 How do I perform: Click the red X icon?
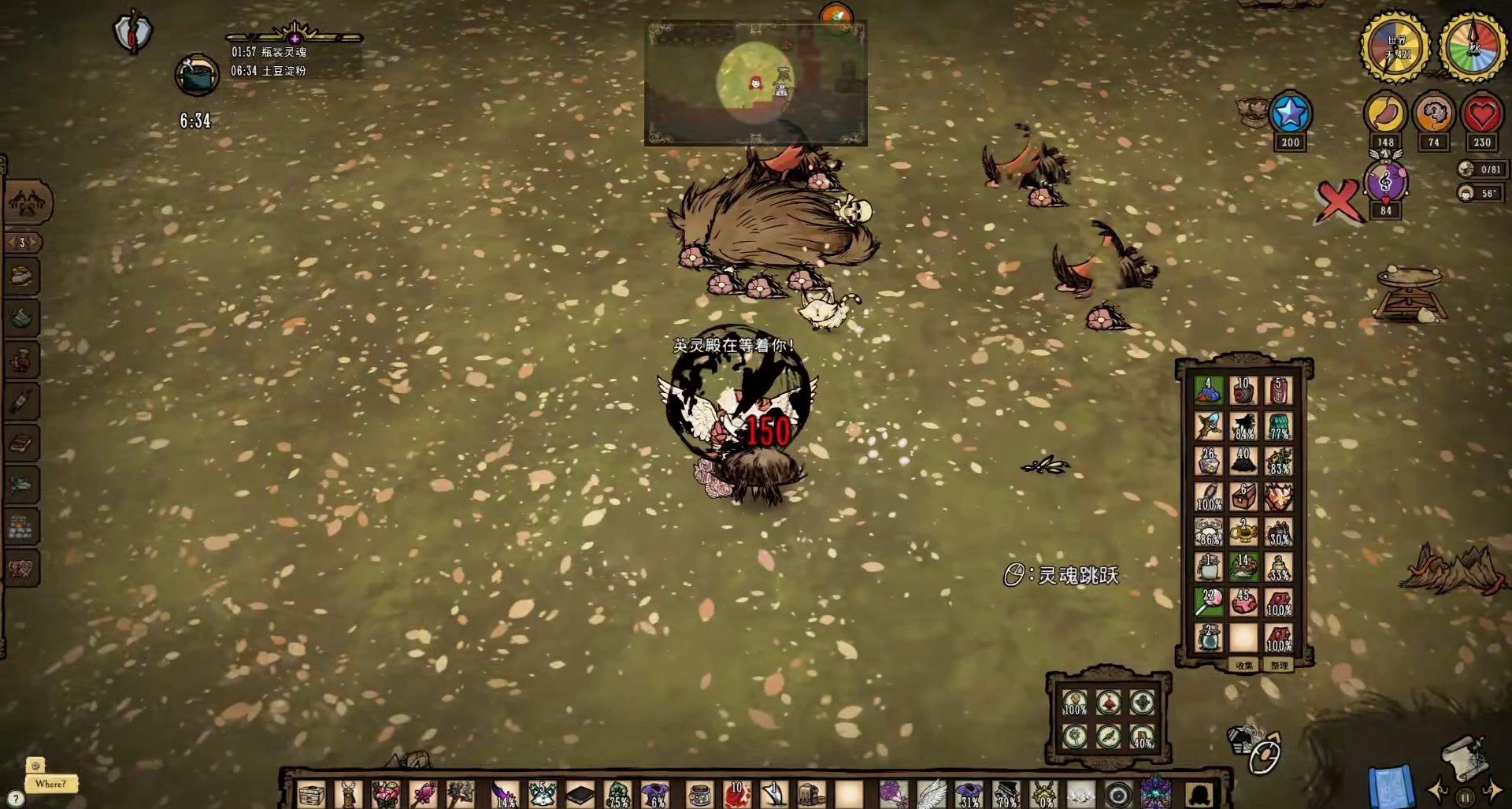click(x=1338, y=201)
